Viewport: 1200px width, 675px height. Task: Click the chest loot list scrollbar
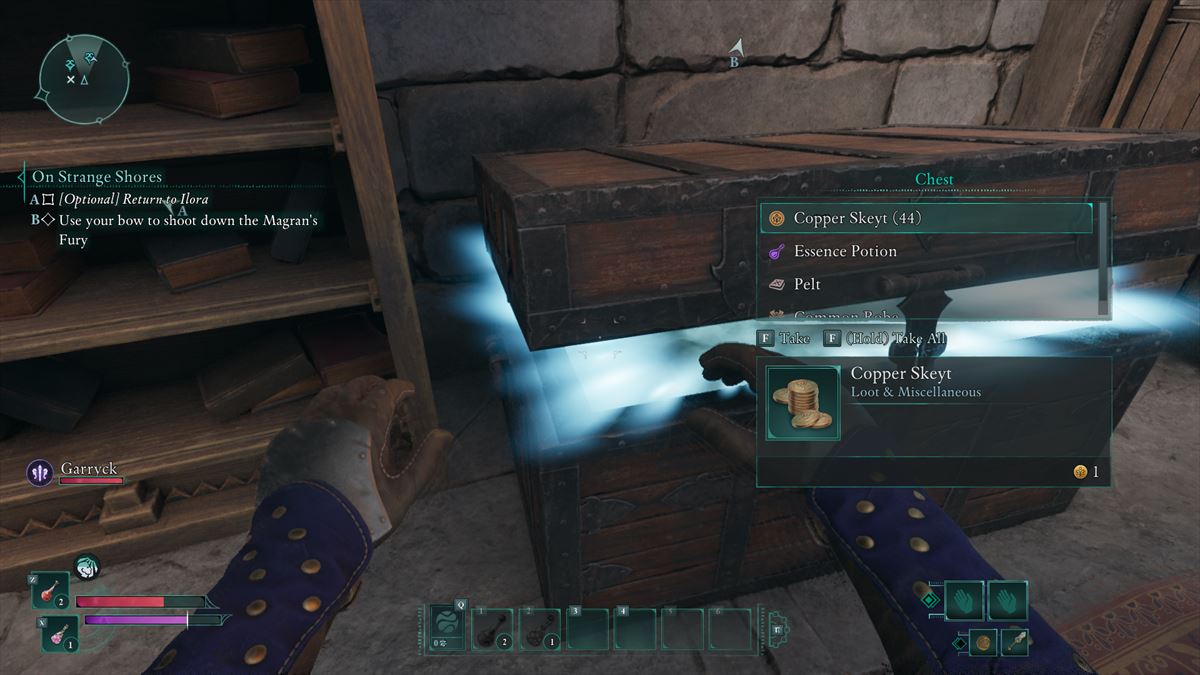coord(1104,258)
